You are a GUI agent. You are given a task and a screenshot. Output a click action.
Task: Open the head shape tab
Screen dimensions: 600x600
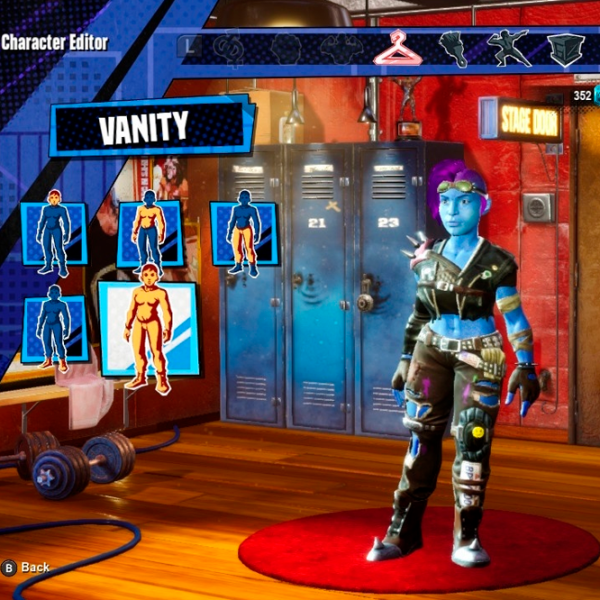click(x=285, y=47)
